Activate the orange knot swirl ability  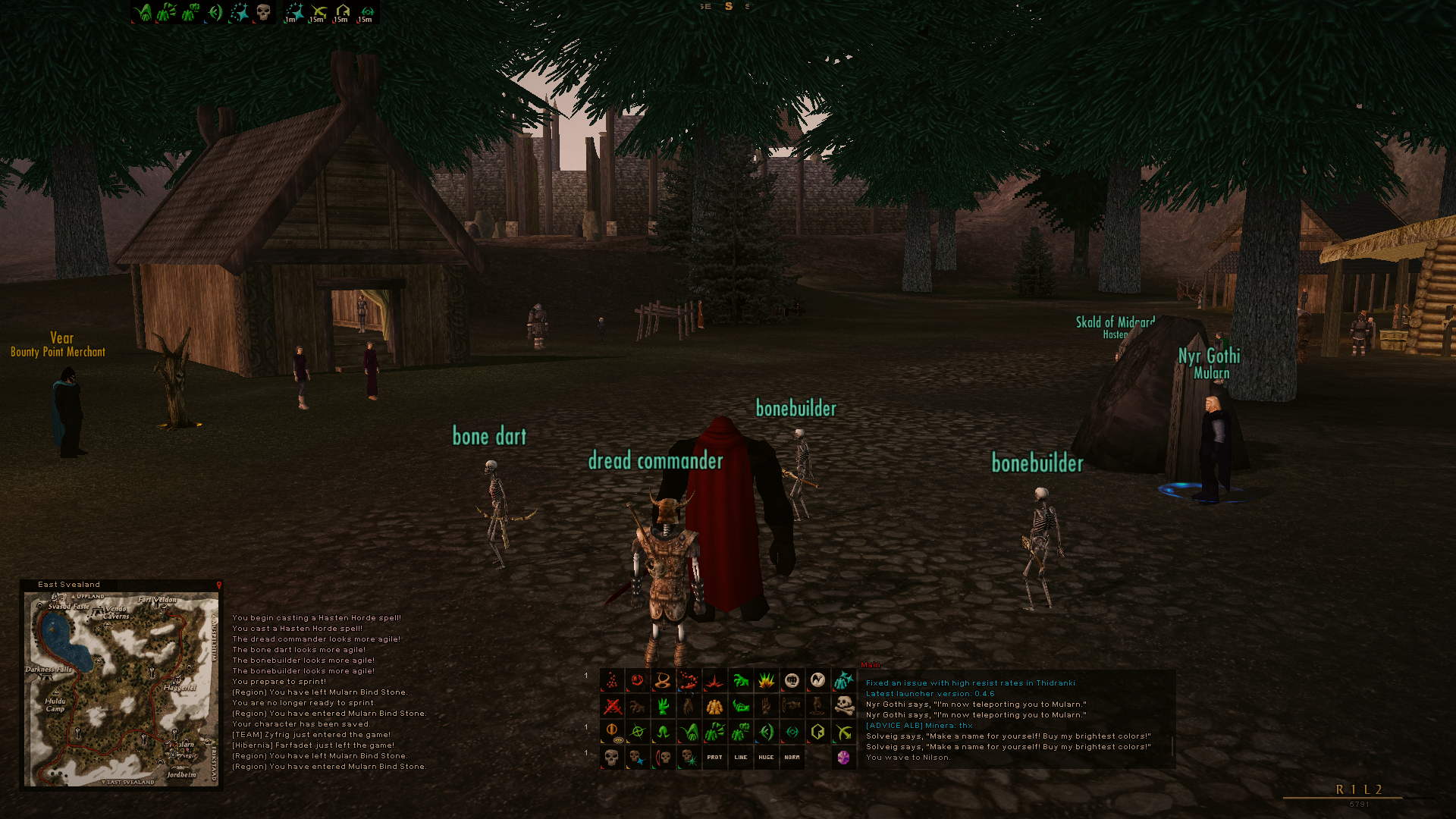coord(663,680)
